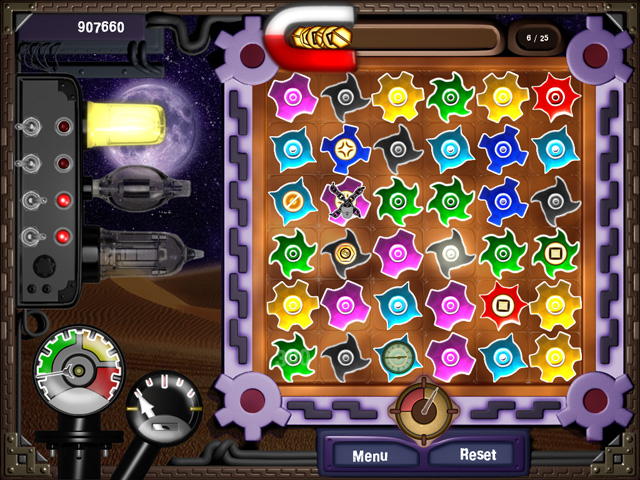Select the clock-face gear tile

pyautogui.click(x=398, y=354)
